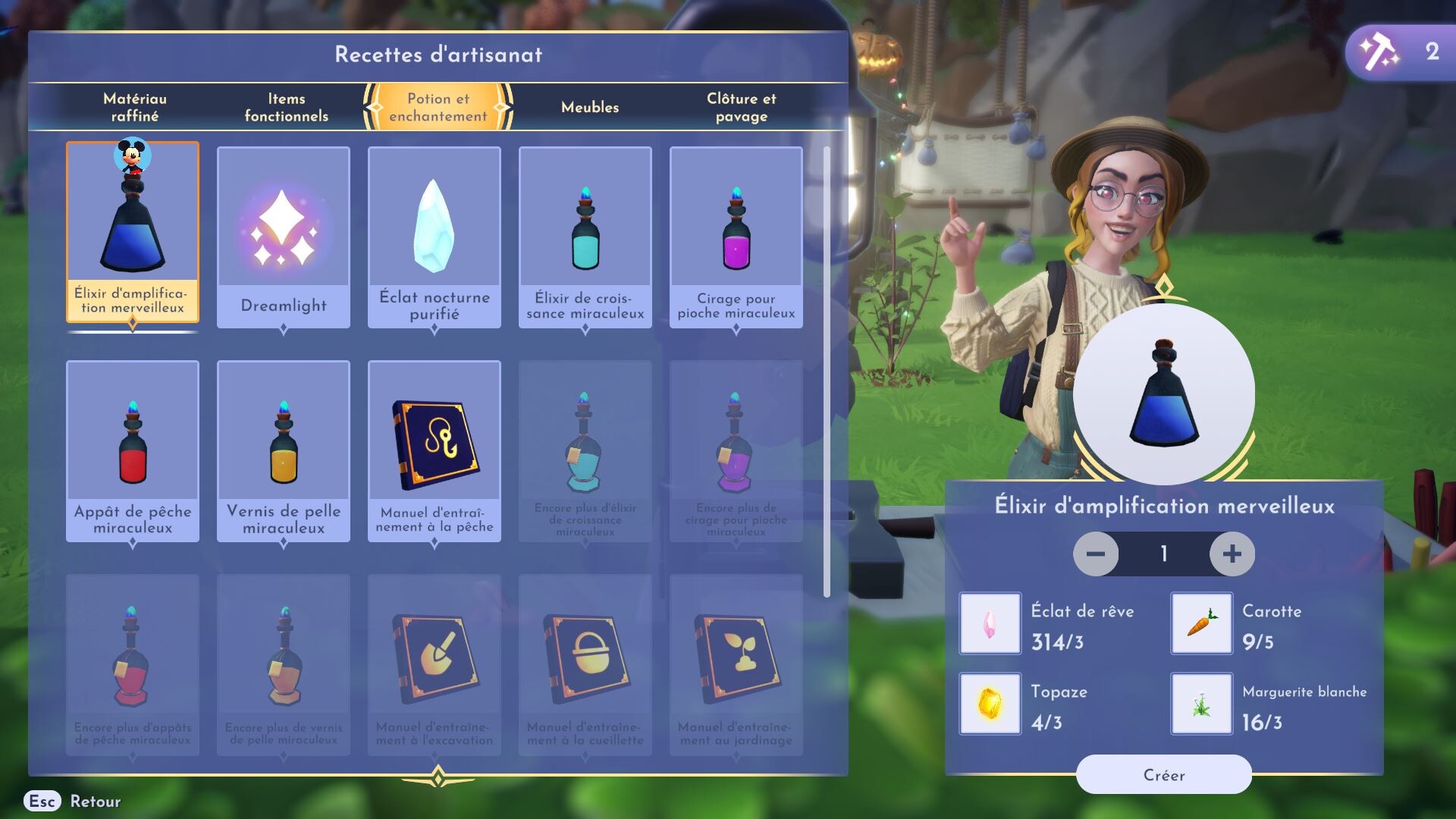Increase craft quantity with plus button
Screen dimensions: 1456x819
coord(1232,554)
